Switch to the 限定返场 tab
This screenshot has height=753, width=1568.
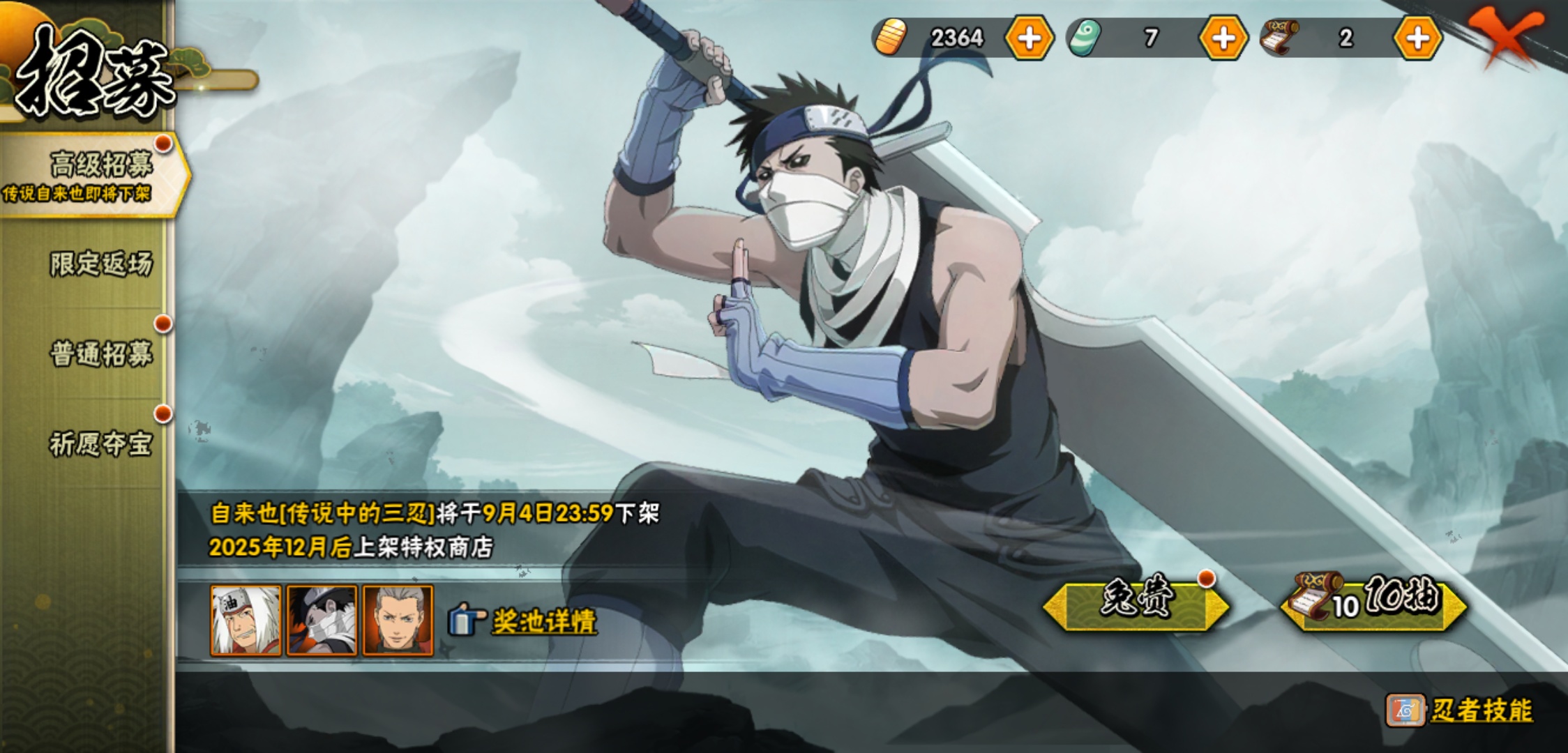pyautogui.click(x=100, y=264)
